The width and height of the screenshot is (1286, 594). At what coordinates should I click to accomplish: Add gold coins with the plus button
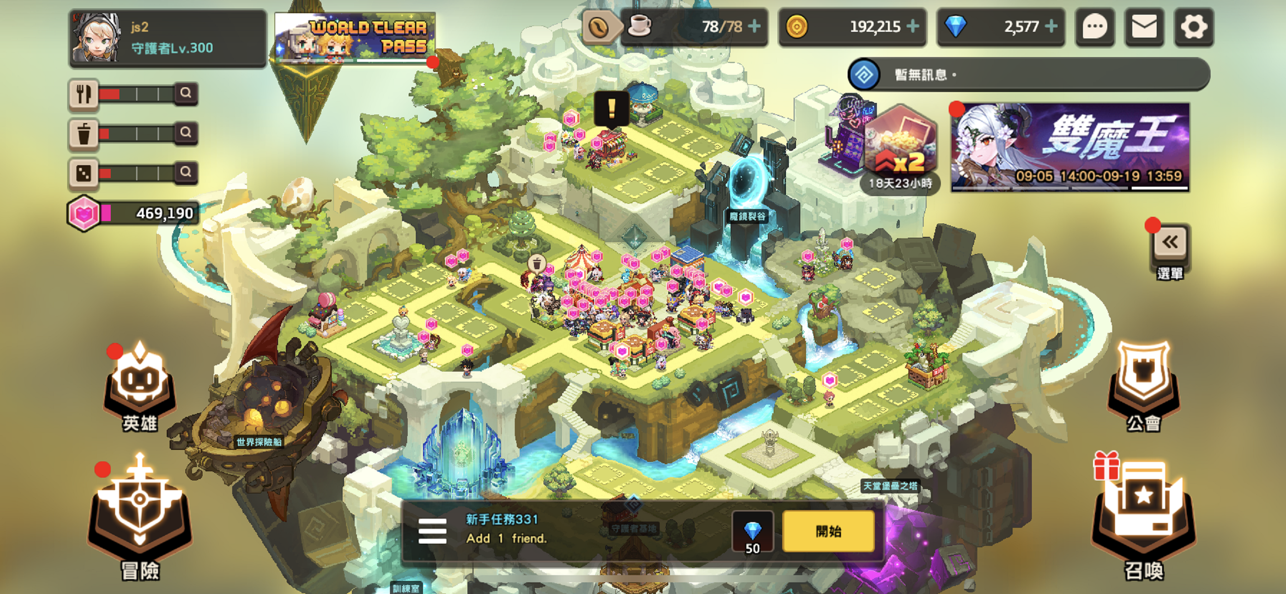(912, 27)
